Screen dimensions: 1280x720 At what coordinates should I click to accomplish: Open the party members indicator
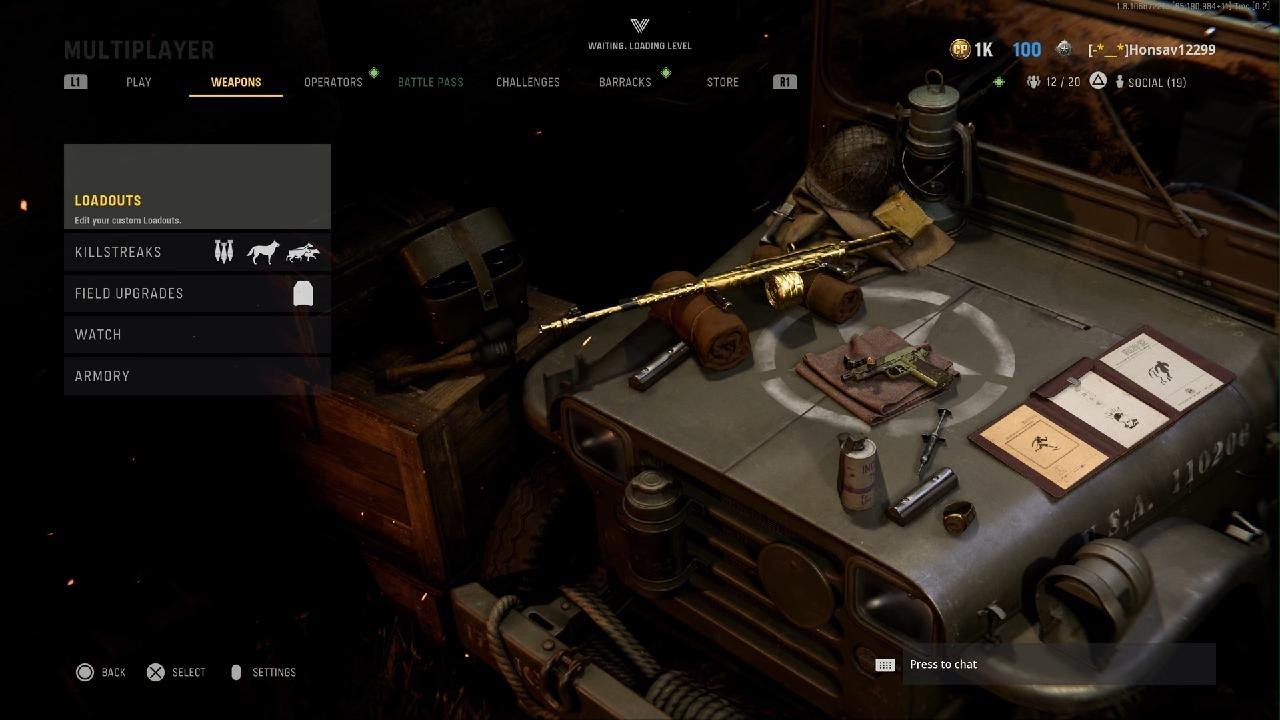pos(1053,82)
